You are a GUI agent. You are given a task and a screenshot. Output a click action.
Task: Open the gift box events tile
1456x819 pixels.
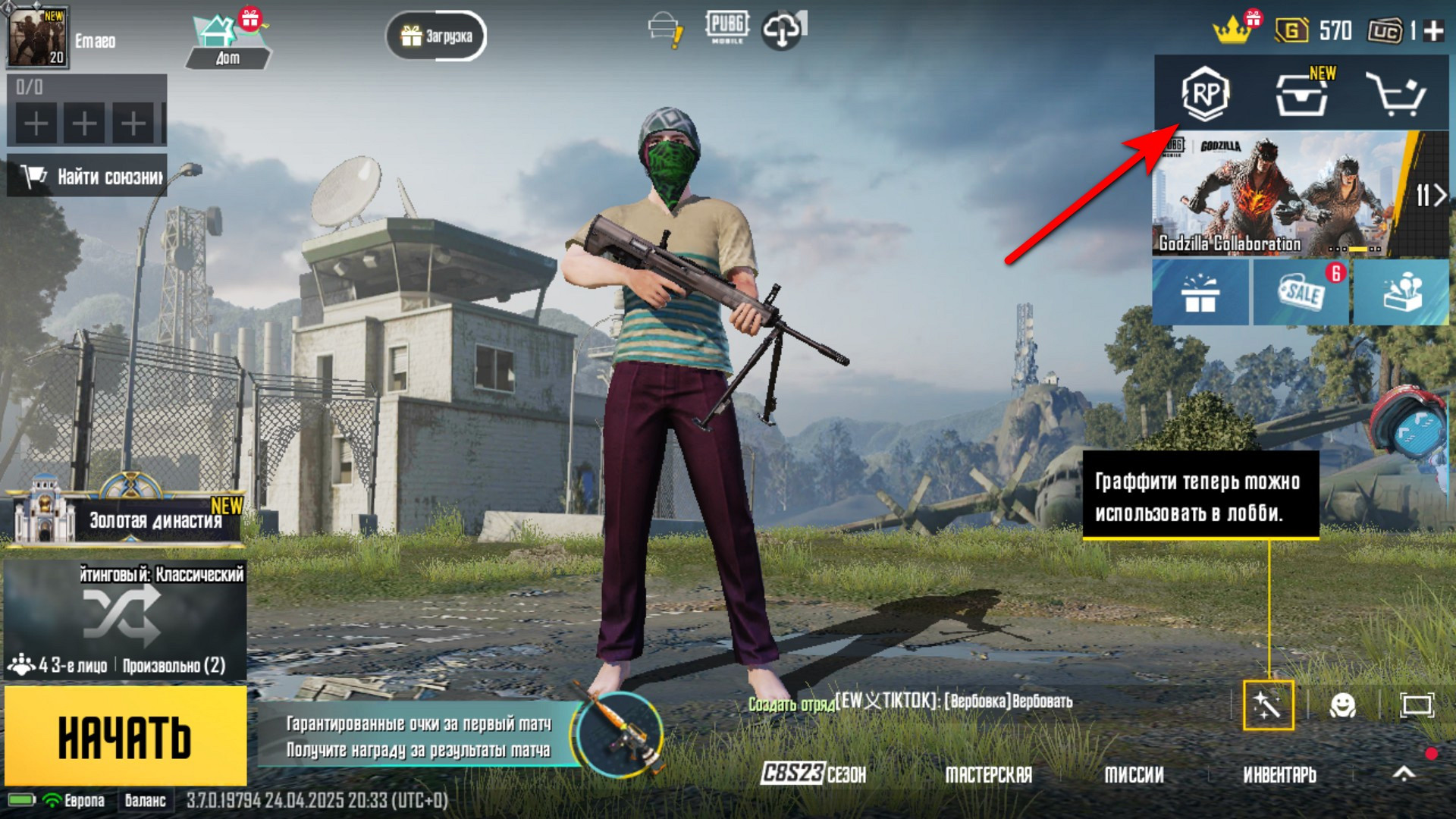click(1200, 293)
